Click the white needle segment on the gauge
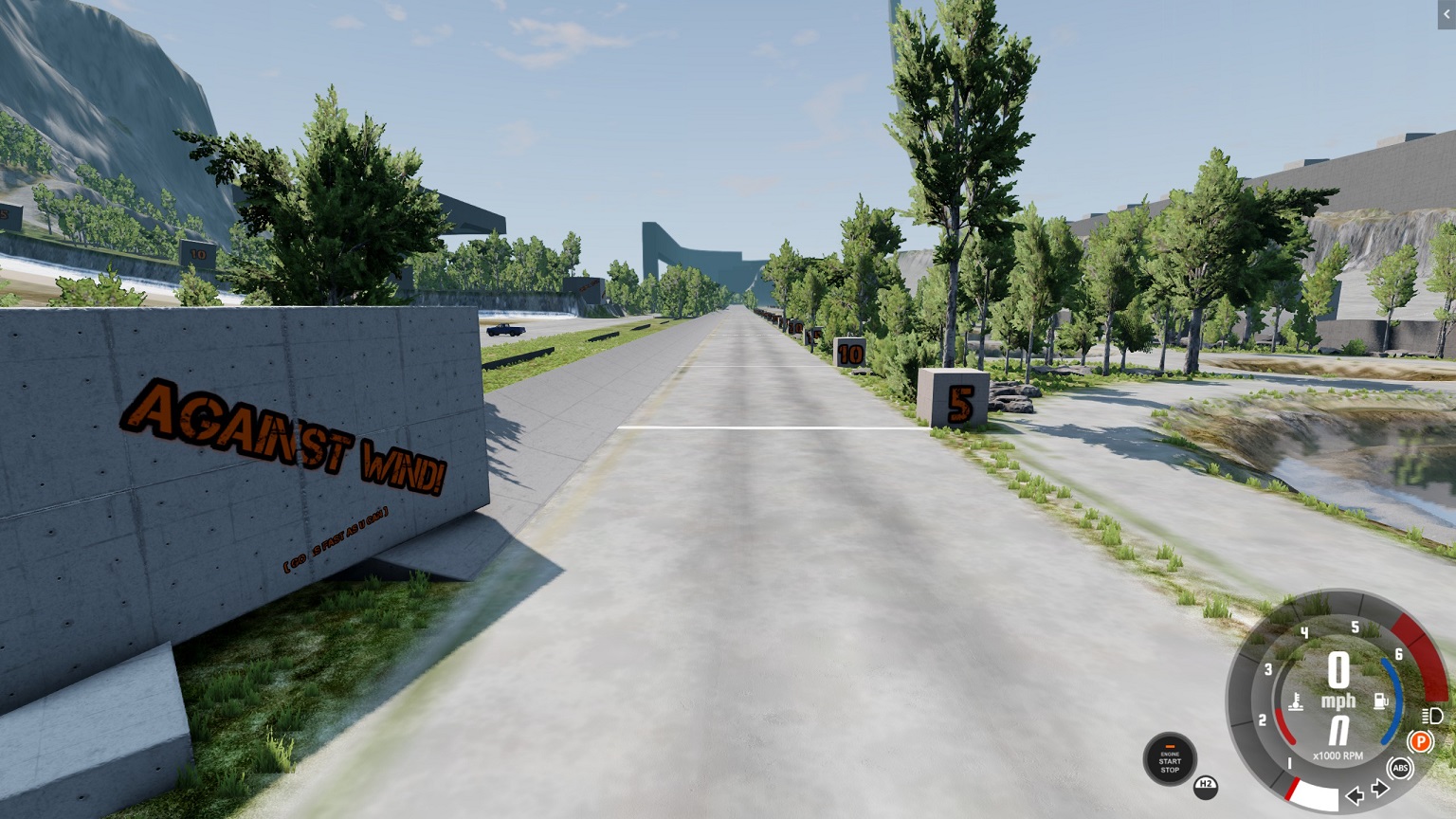Image resolution: width=1456 pixels, height=819 pixels. click(x=1315, y=793)
